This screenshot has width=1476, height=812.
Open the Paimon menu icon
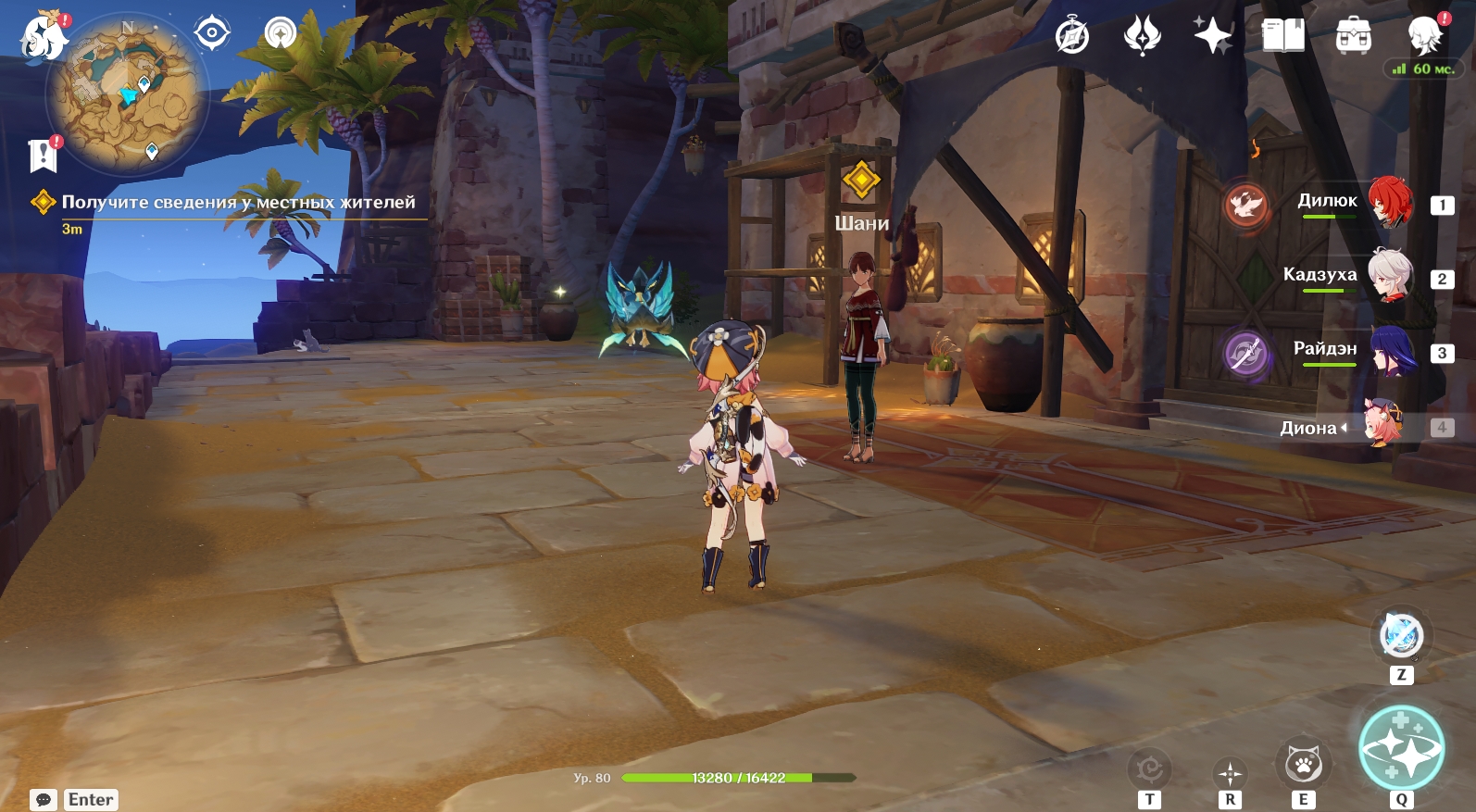click(x=43, y=37)
